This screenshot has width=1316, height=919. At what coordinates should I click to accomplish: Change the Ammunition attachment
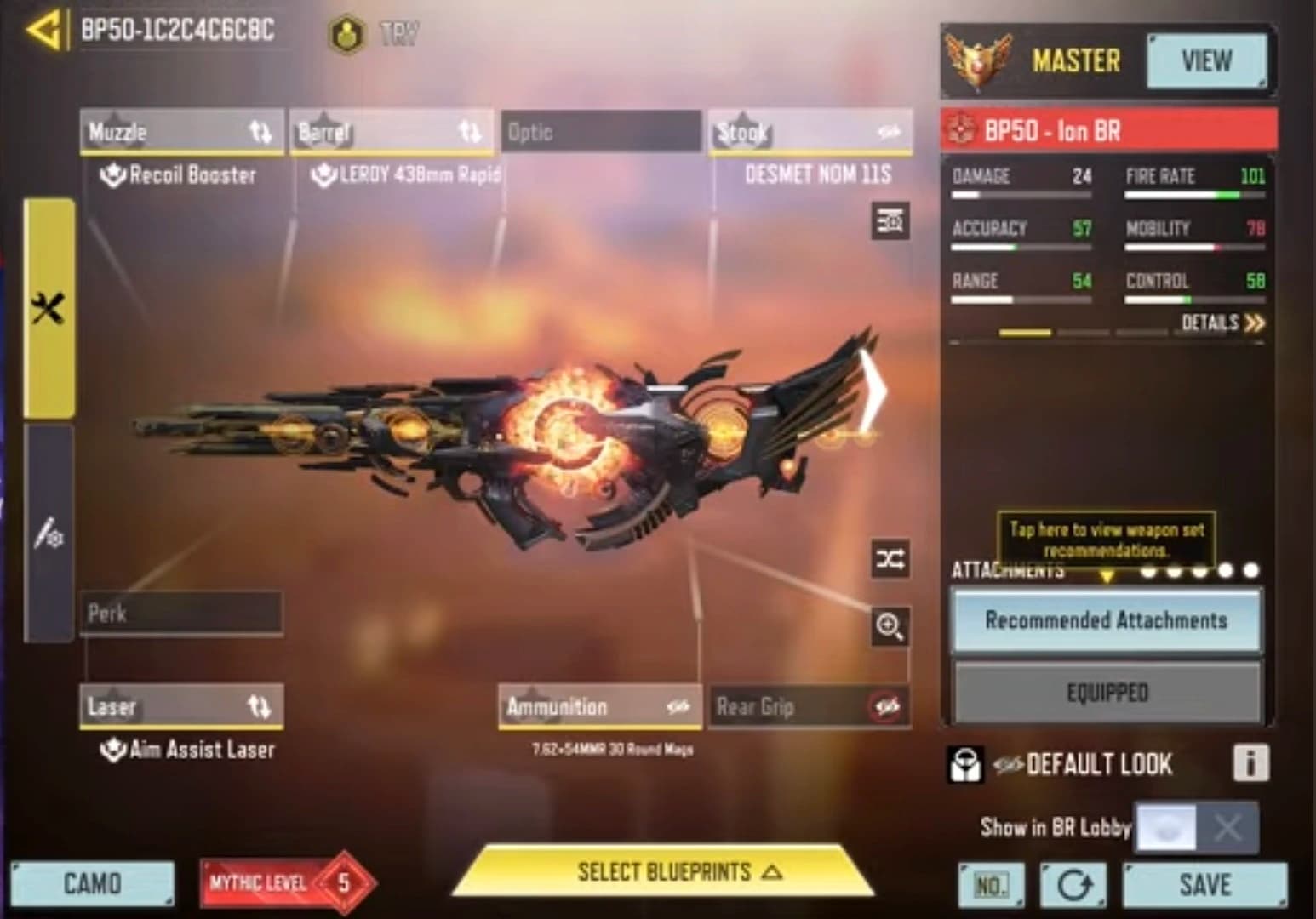click(x=599, y=706)
